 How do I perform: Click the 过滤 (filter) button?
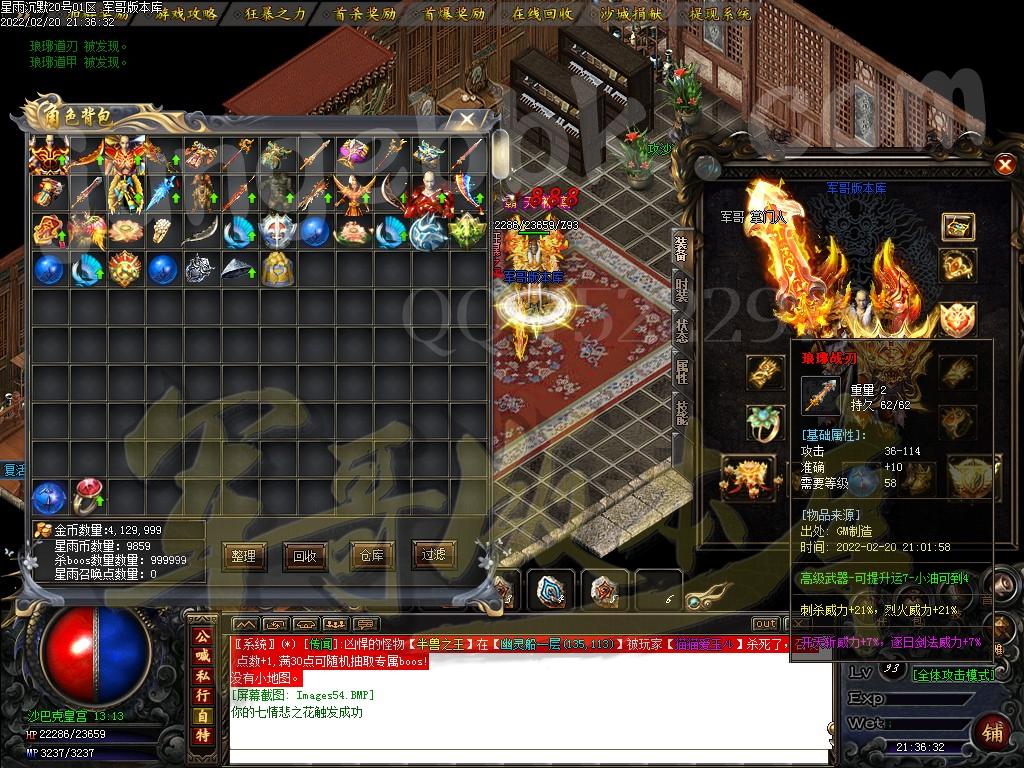(x=434, y=556)
